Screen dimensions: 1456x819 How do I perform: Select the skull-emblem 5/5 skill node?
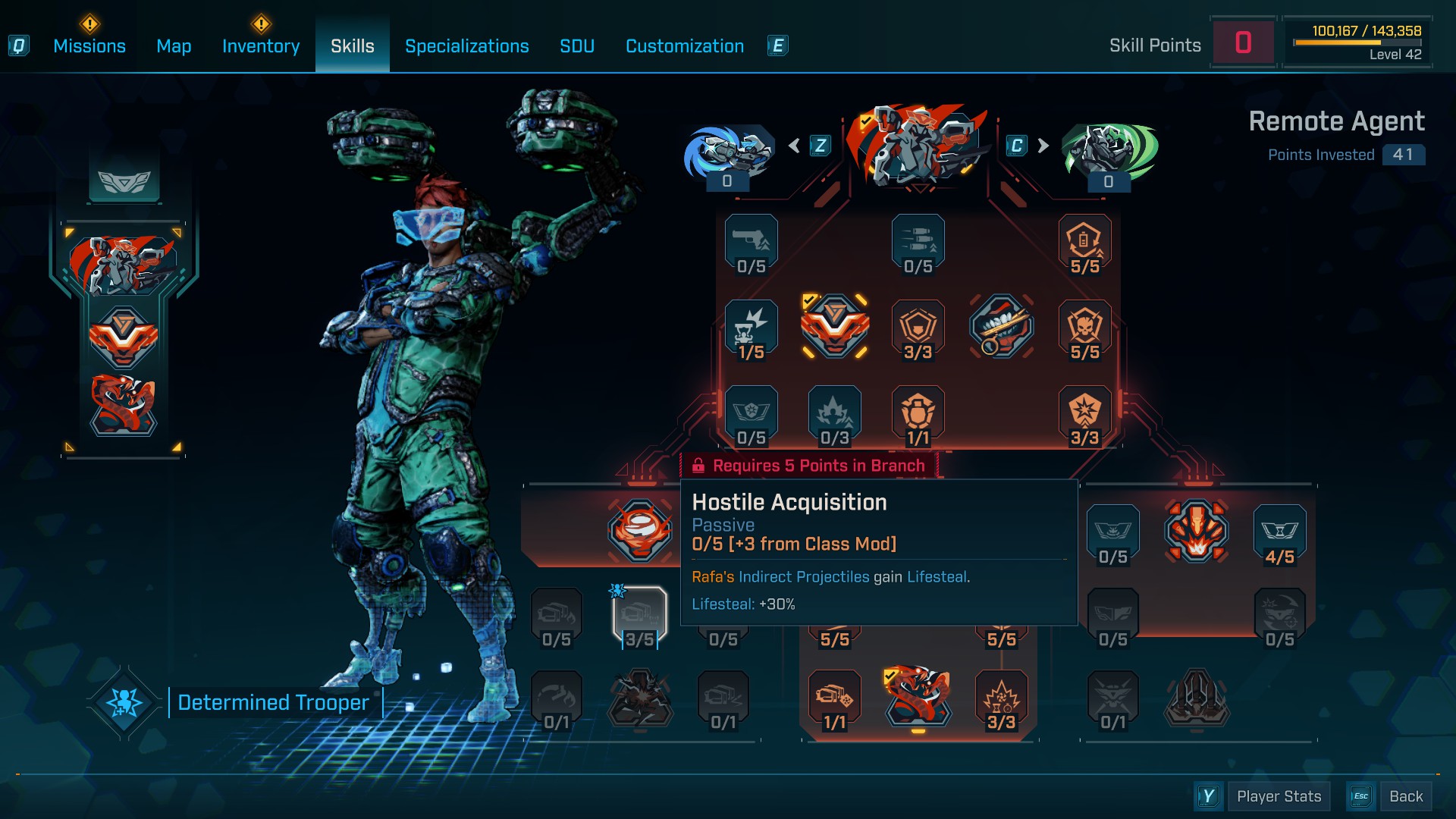coord(1084,328)
